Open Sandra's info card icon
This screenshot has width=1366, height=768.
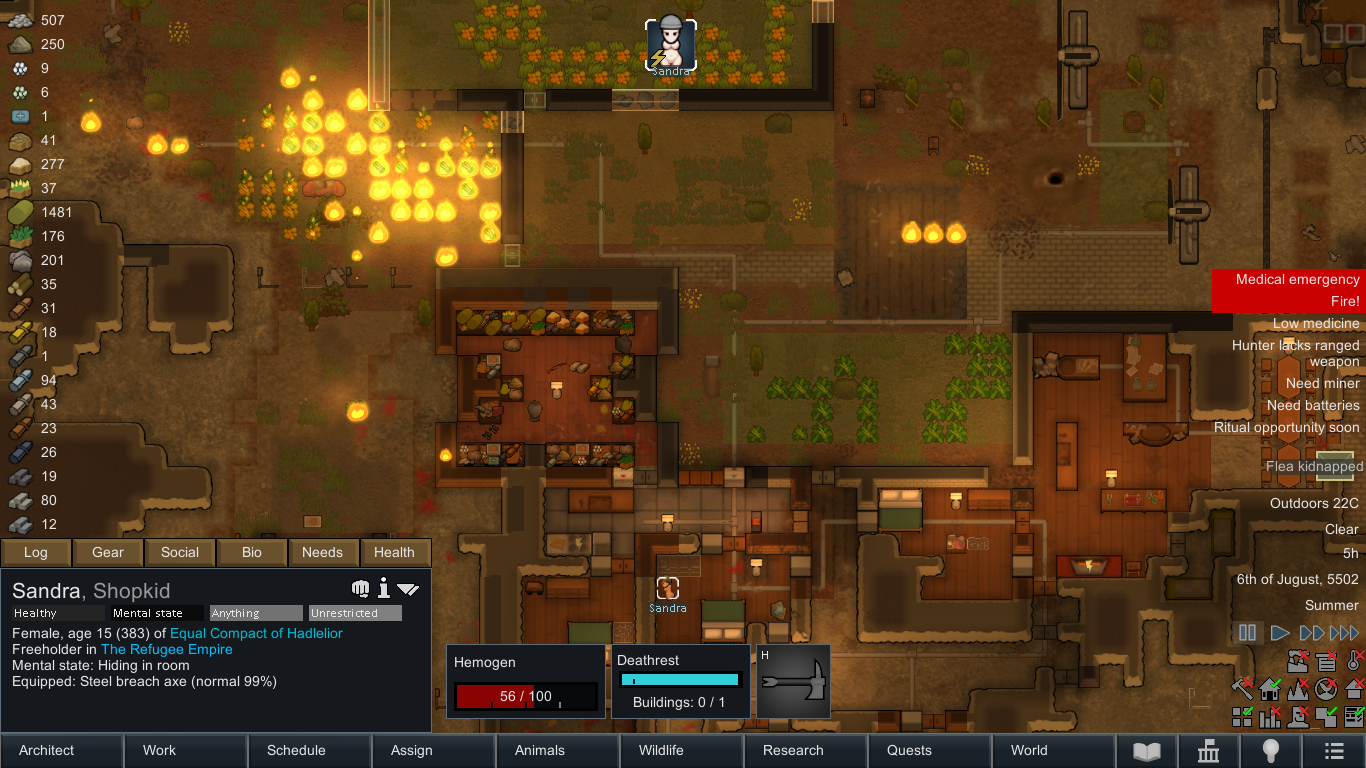coord(383,588)
